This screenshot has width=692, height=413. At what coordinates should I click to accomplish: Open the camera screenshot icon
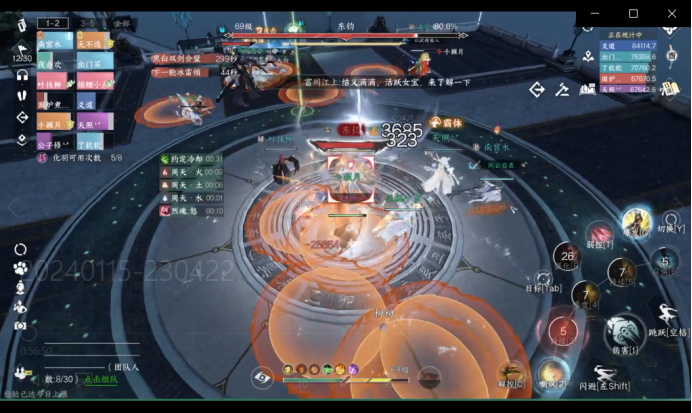[20, 325]
